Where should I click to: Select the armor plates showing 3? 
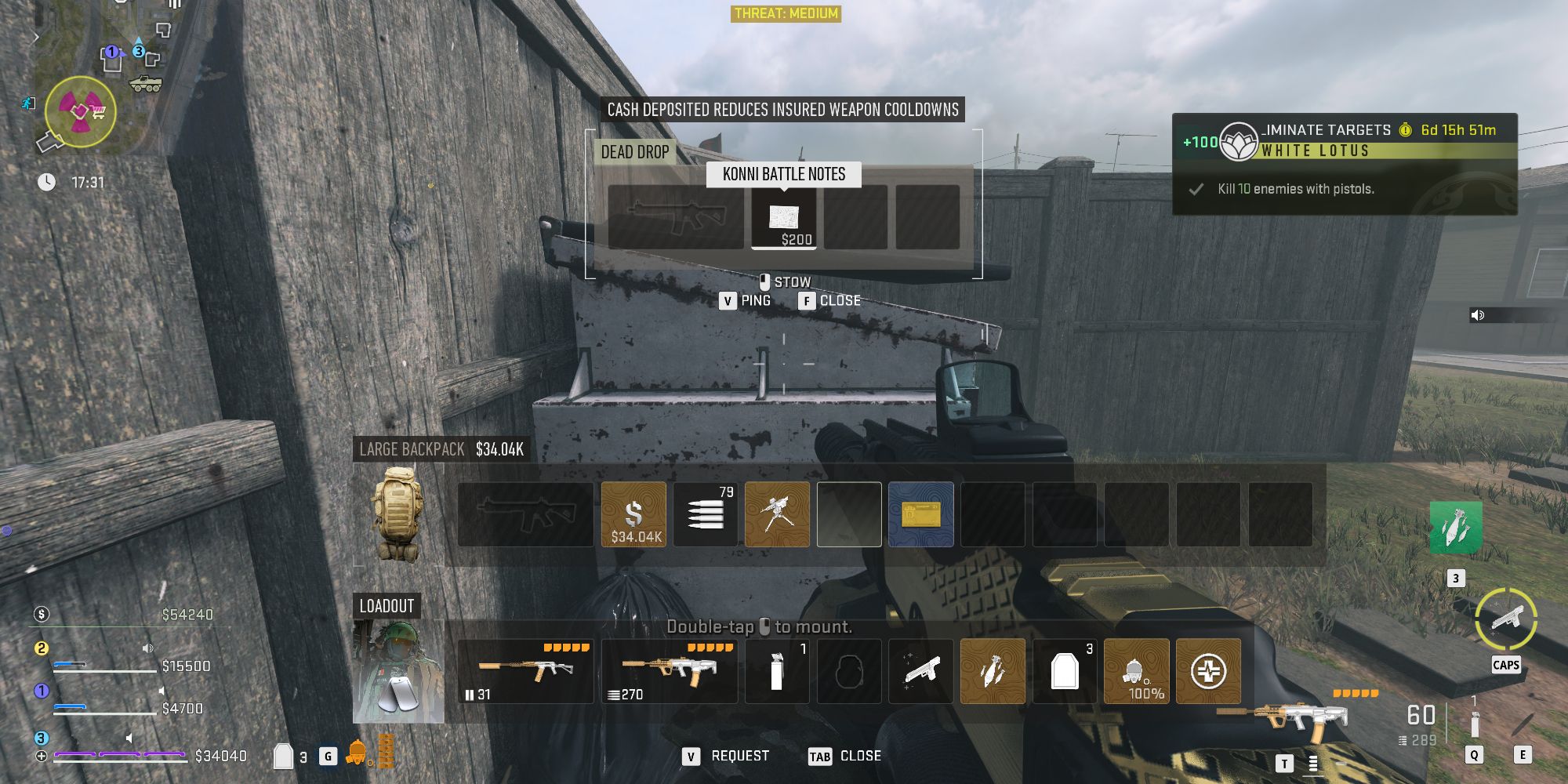[x=1064, y=672]
